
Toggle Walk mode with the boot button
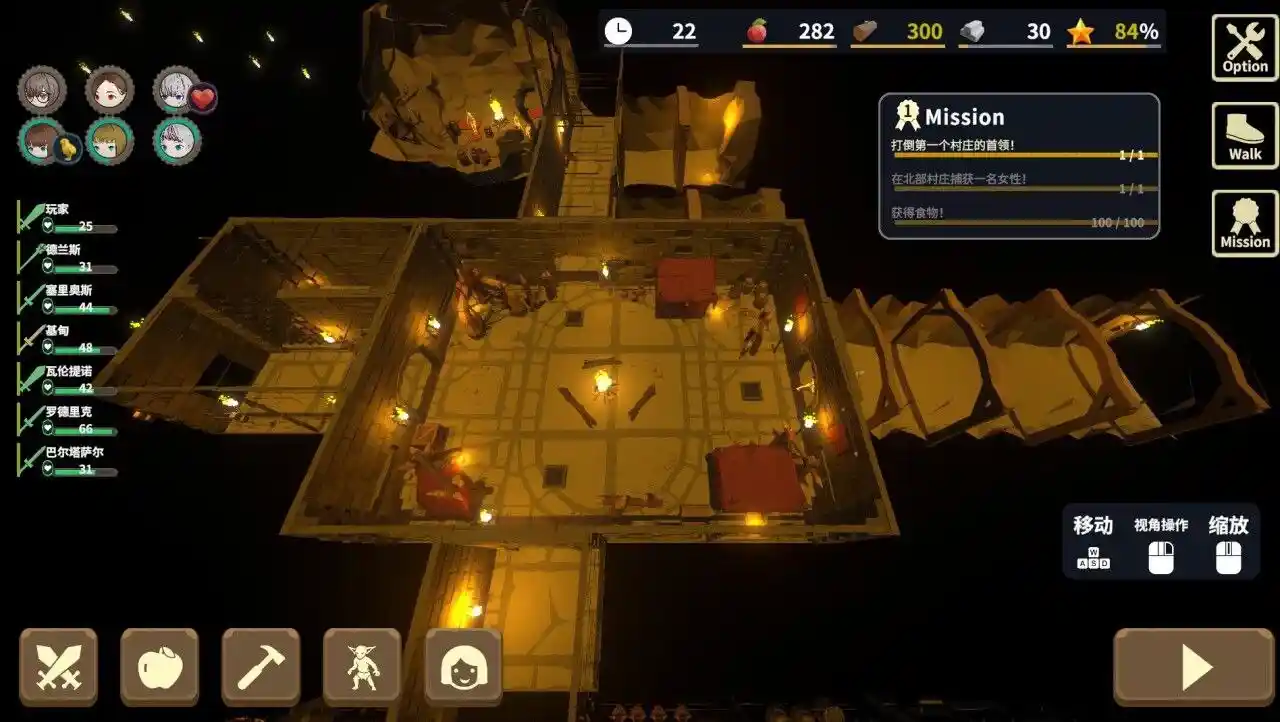(x=1243, y=137)
